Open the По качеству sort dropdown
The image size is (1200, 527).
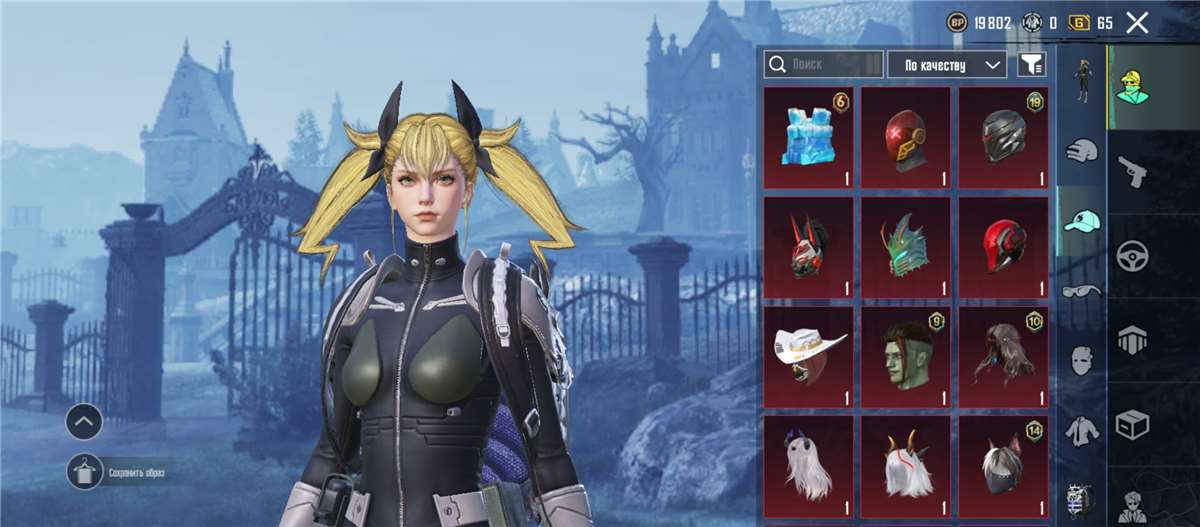tap(947, 65)
